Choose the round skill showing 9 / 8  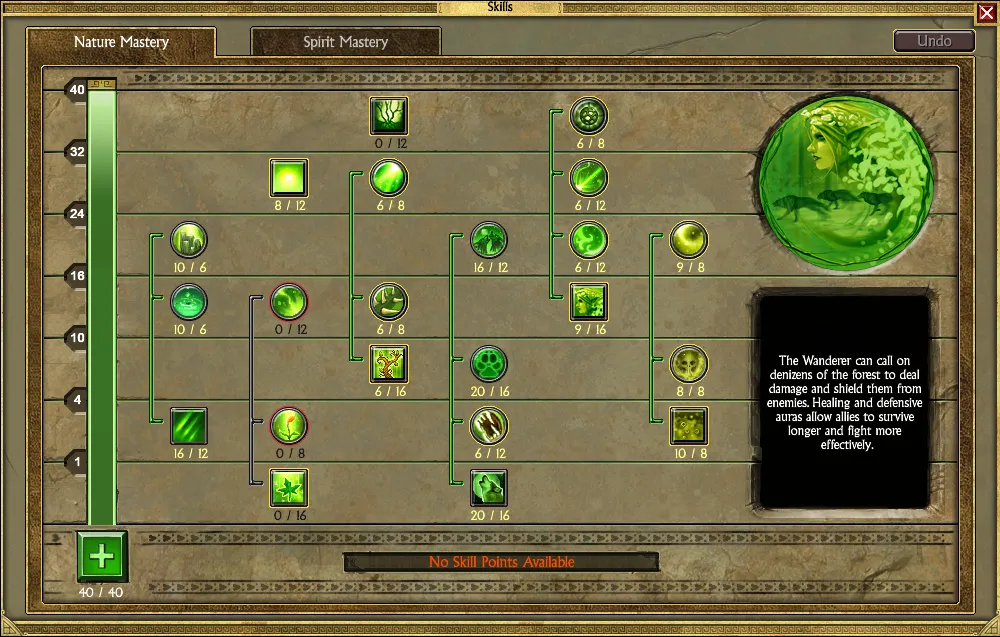tap(689, 240)
